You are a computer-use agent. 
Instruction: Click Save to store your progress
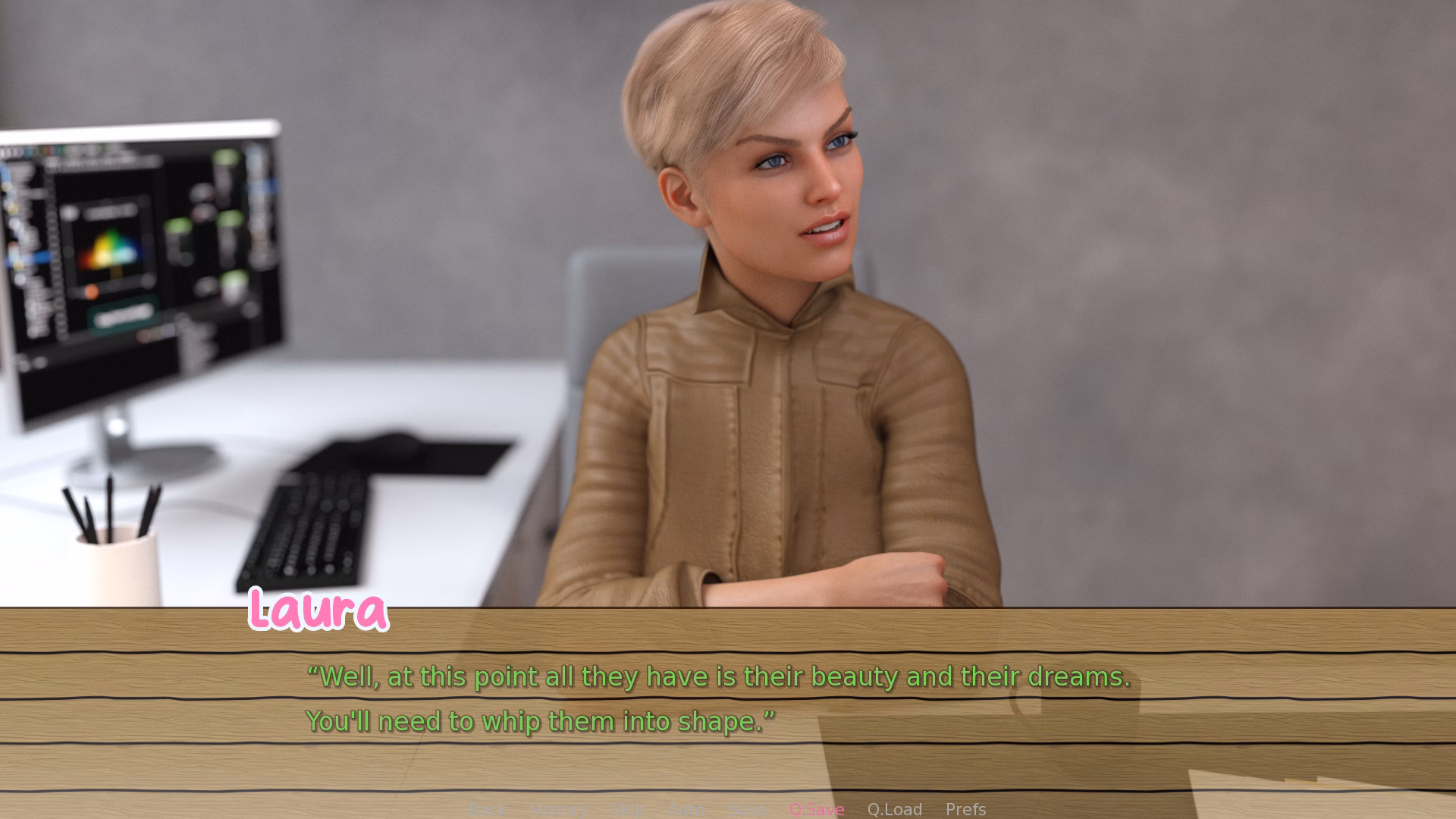[747, 809]
